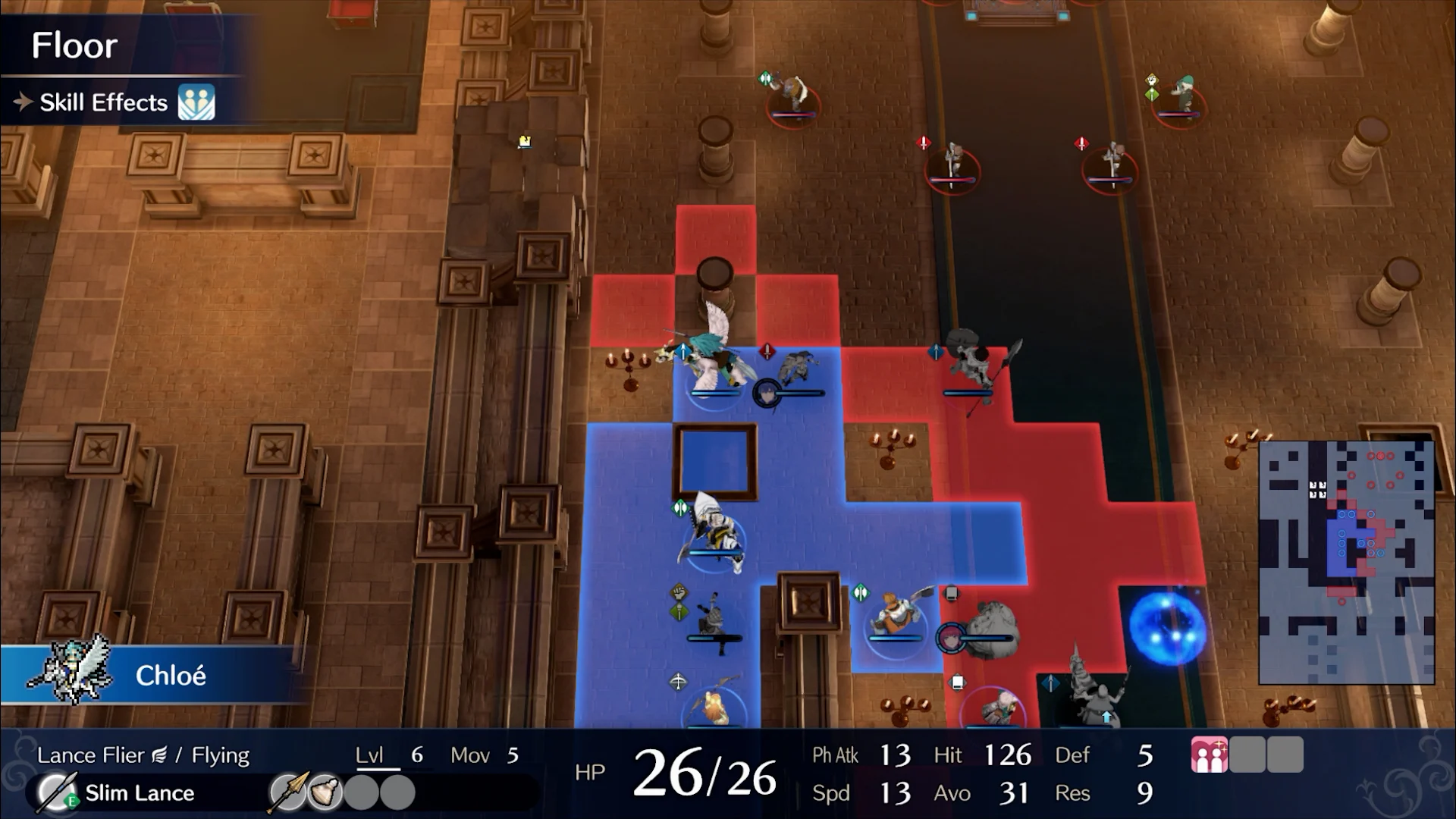Open the dungeon minimap
Viewport: 1456px width, 819px height.
click(x=1346, y=562)
